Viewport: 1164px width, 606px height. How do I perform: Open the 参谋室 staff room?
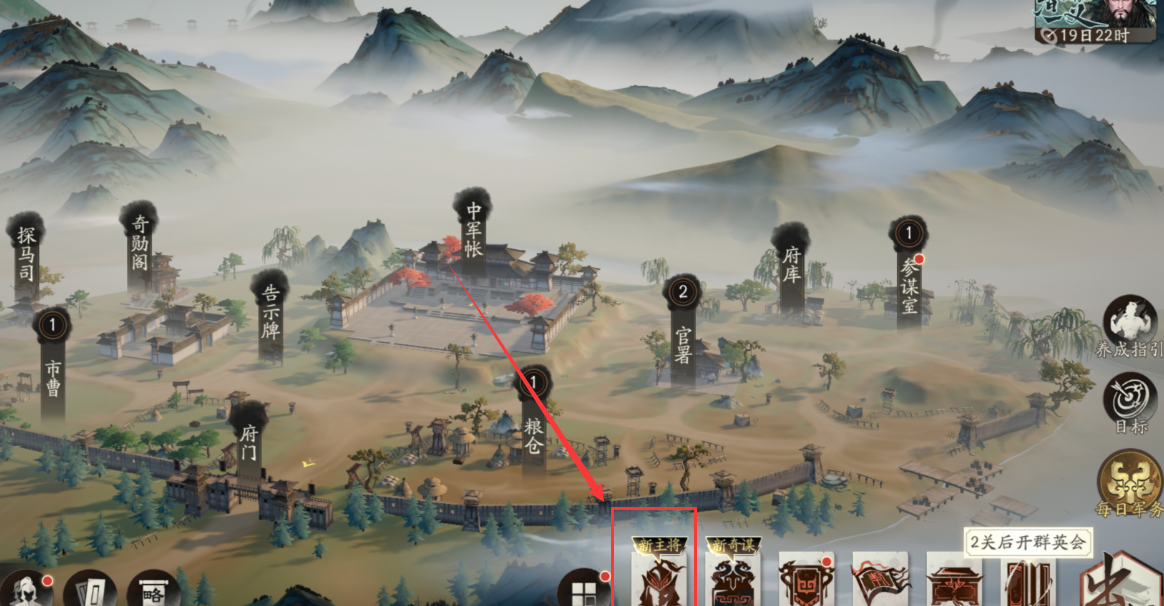point(908,276)
